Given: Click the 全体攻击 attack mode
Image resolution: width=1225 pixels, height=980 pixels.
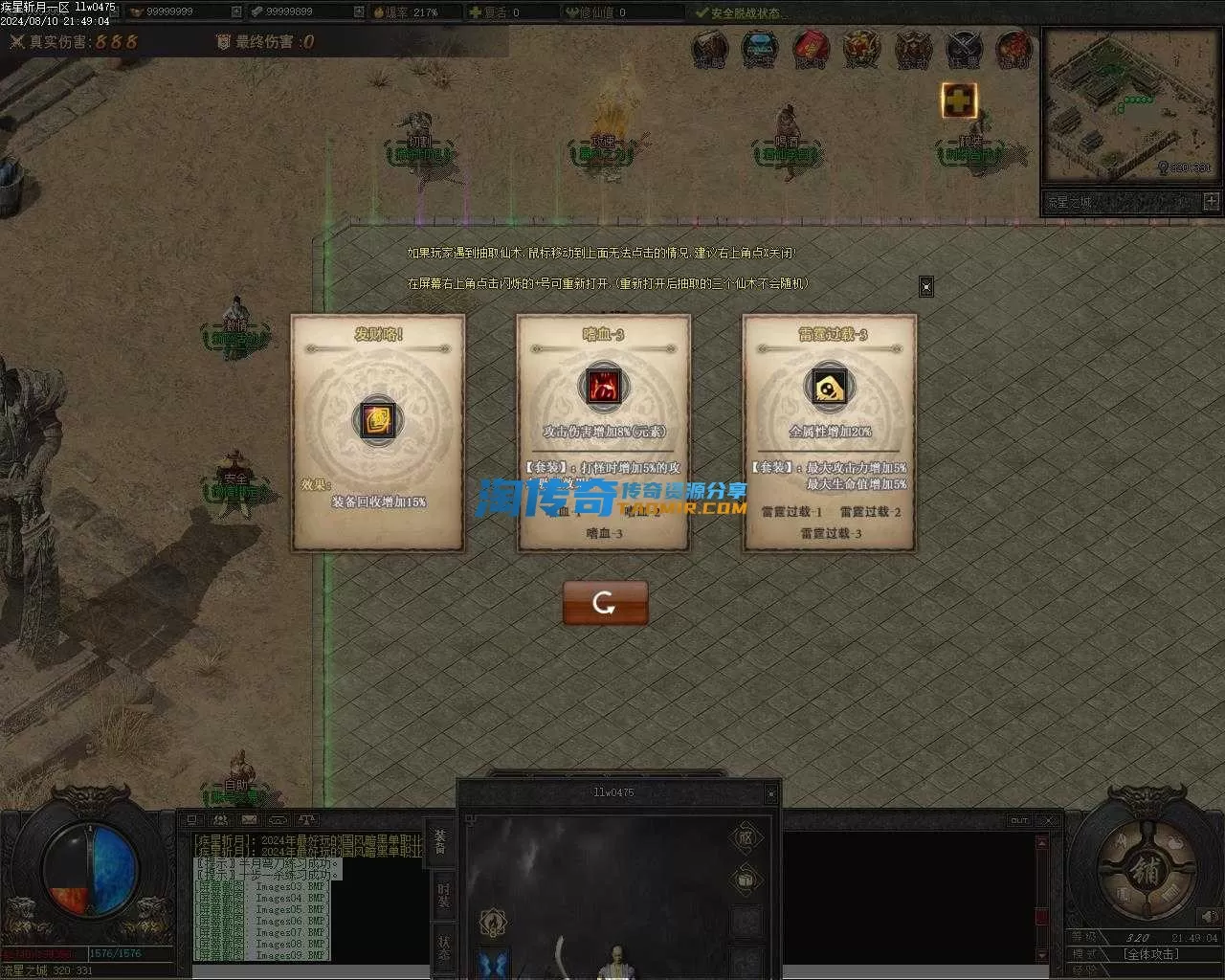Looking at the screenshot, I should tap(1151, 954).
